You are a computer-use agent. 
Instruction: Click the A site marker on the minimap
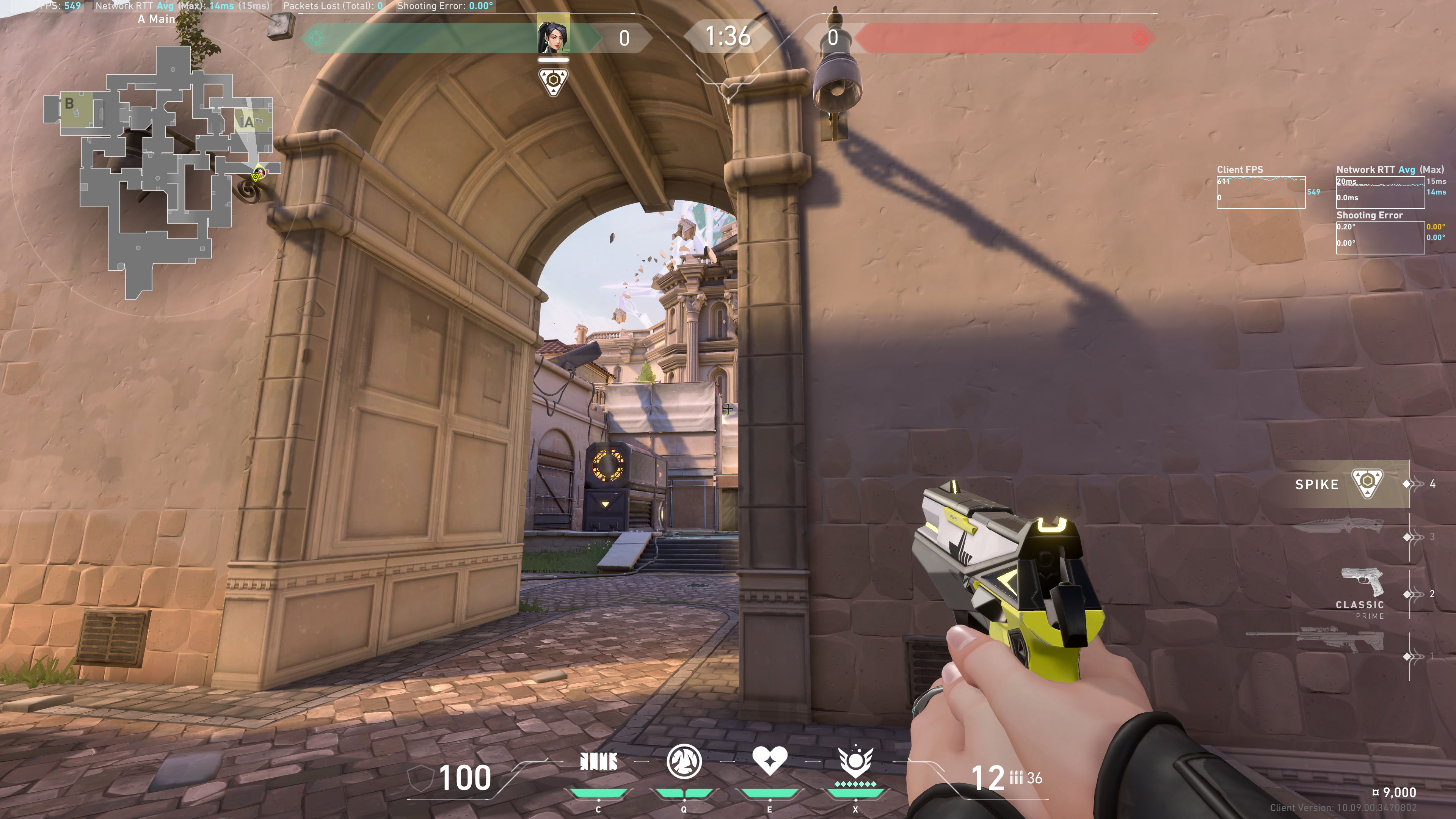click(x=248, y=122)
